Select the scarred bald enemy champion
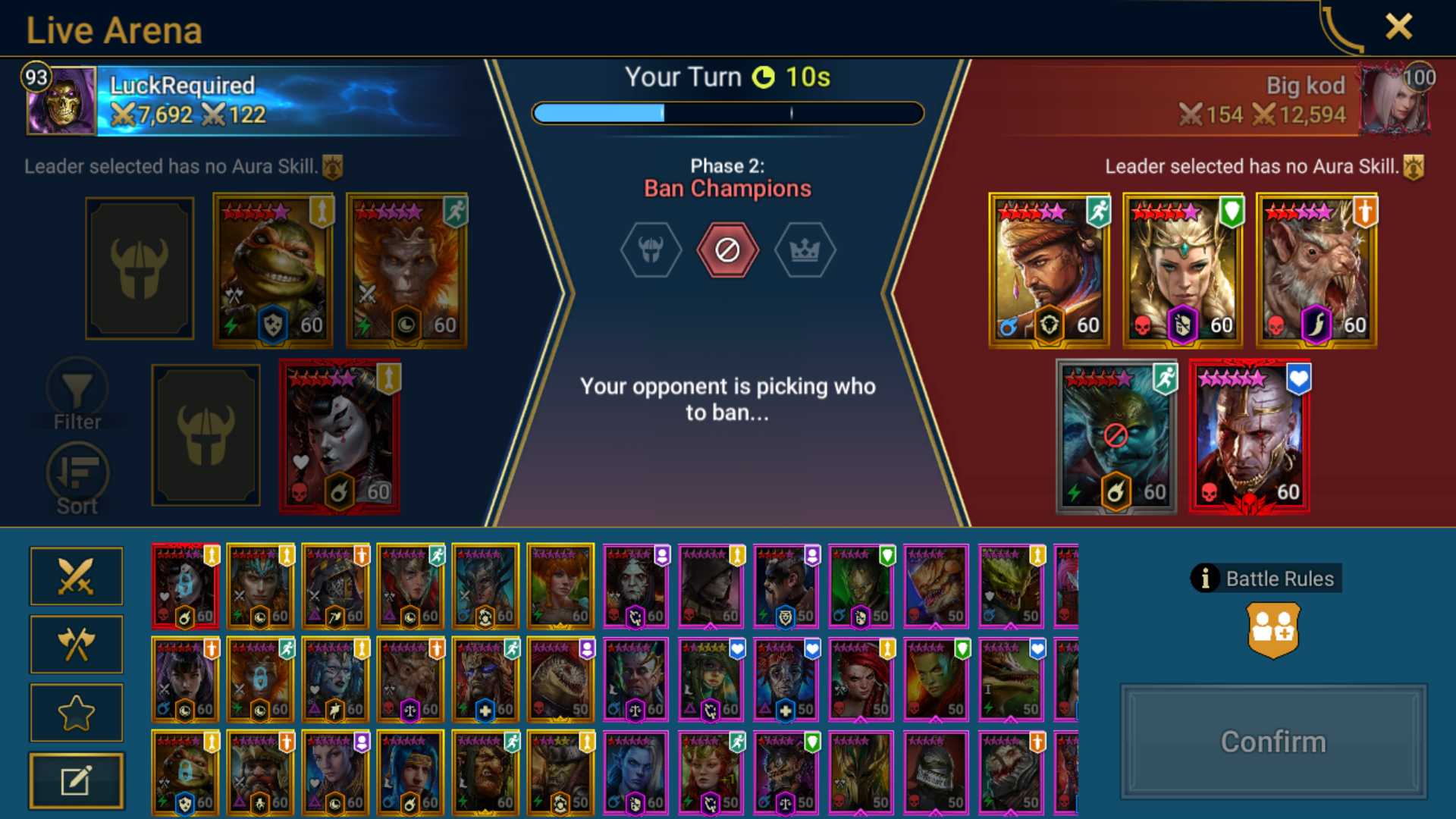 [1249, 437]
